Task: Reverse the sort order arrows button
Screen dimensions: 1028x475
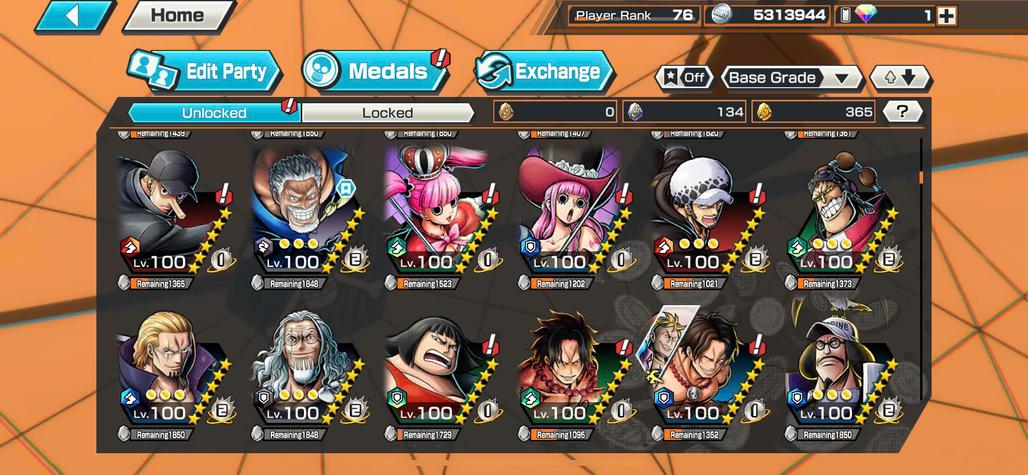Action: [x=900, y=77]
